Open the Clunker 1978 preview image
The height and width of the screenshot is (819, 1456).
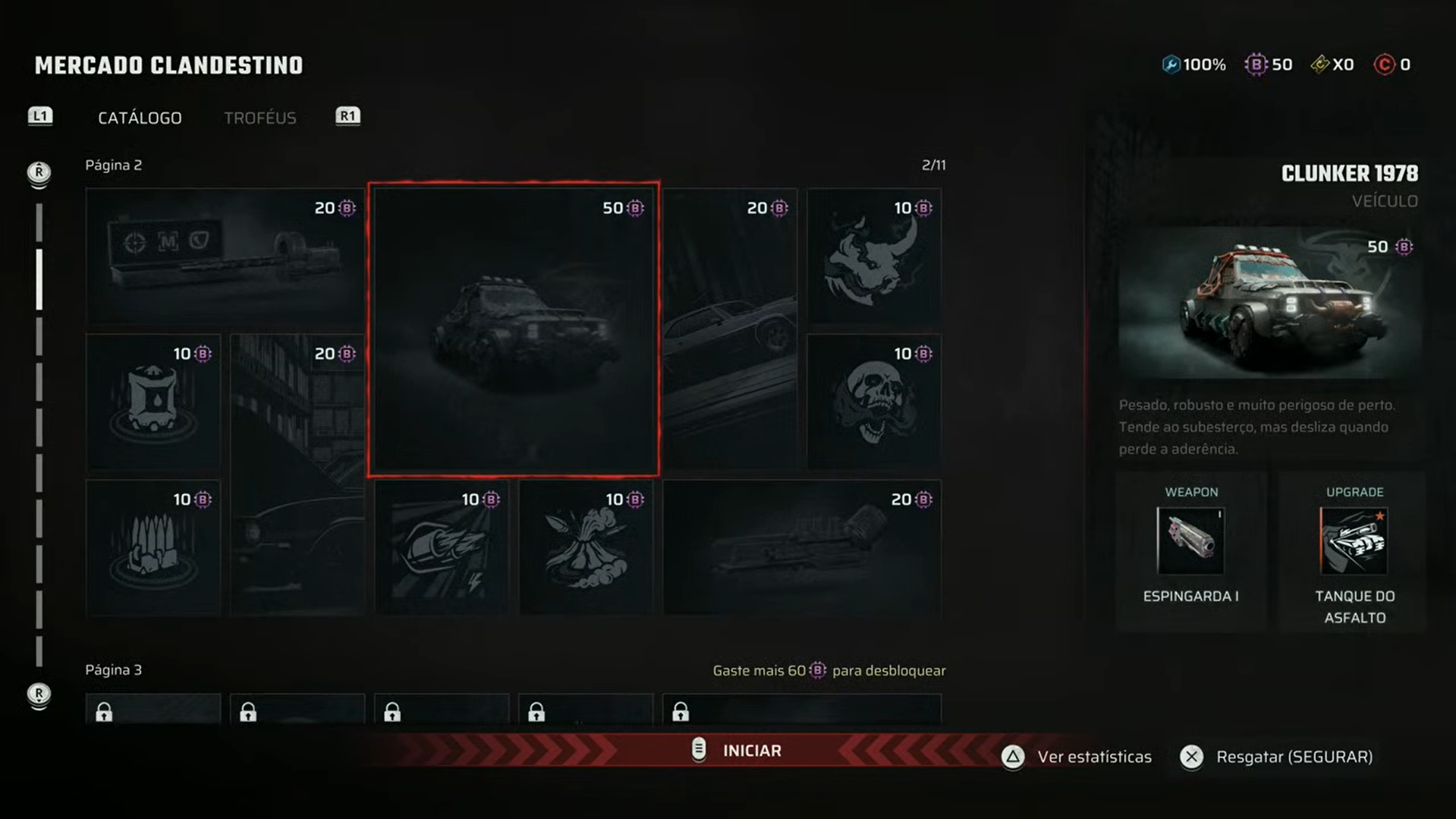1268,302
